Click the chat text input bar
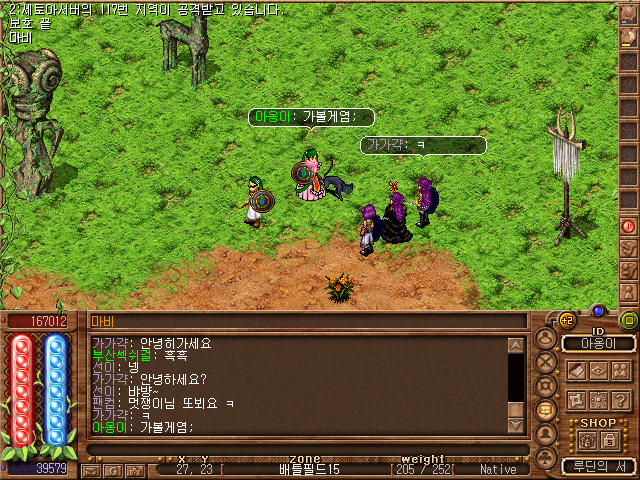Image resolution: width=640 pixels, height=480 pixels. click(x=300, y=449)
